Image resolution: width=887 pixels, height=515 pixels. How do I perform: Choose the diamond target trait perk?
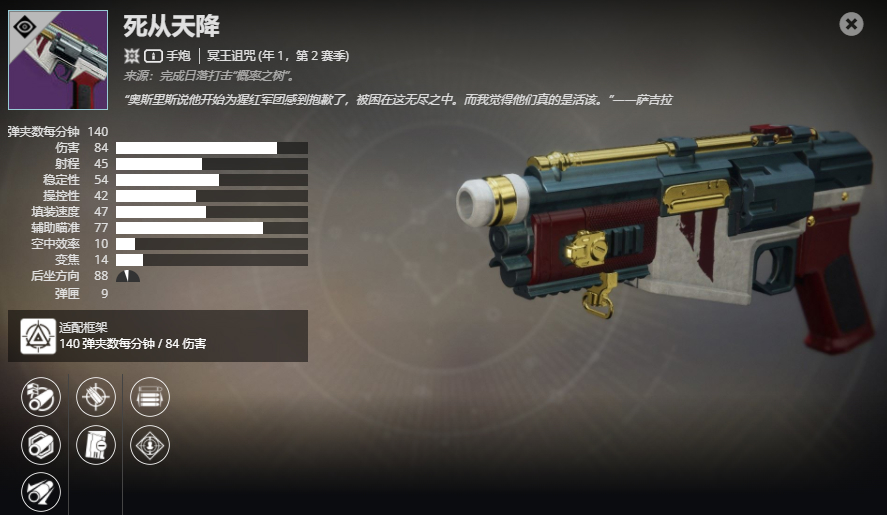(x=150, y=445)
